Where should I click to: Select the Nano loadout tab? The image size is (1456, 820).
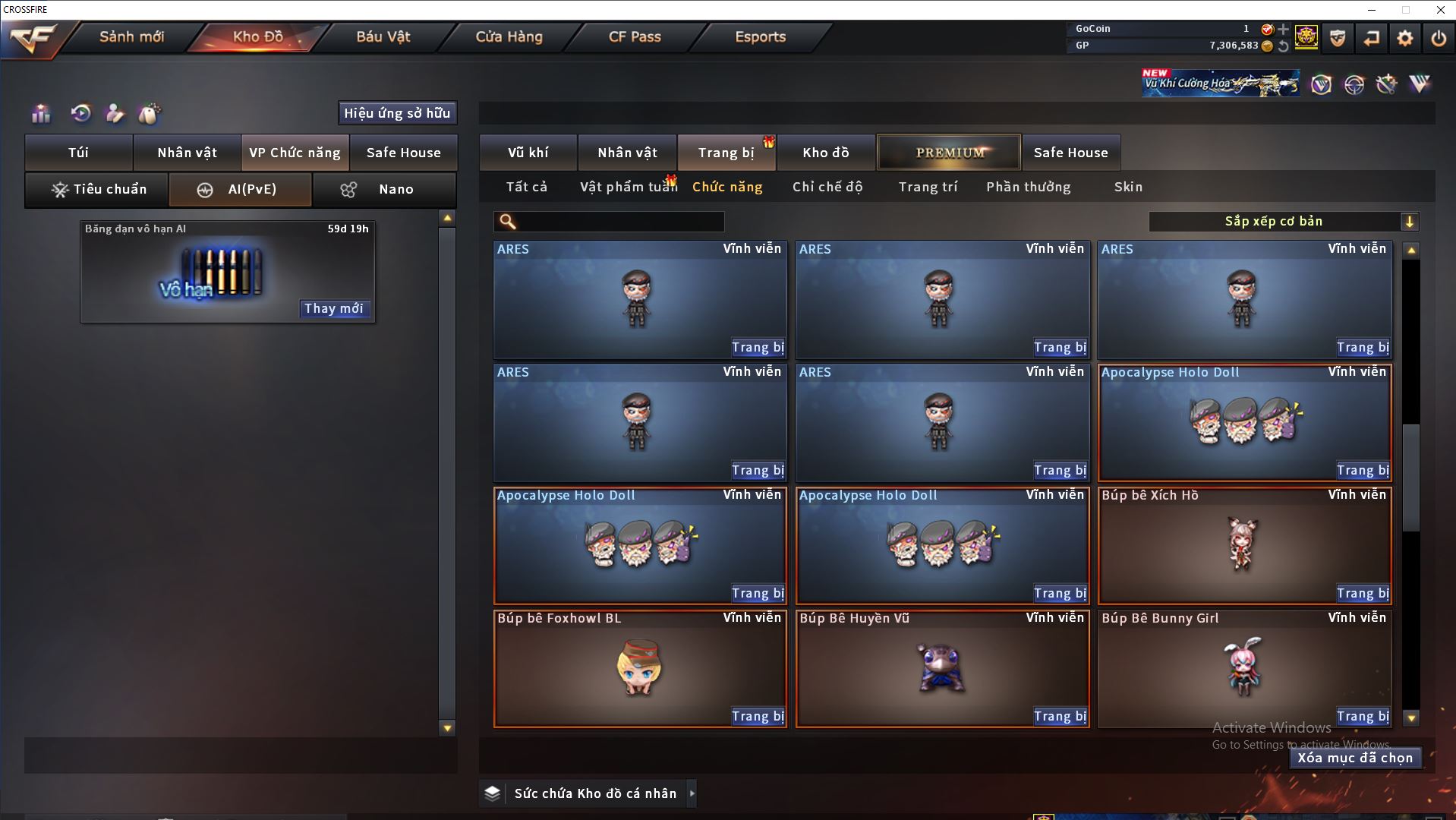pos(384,190)
